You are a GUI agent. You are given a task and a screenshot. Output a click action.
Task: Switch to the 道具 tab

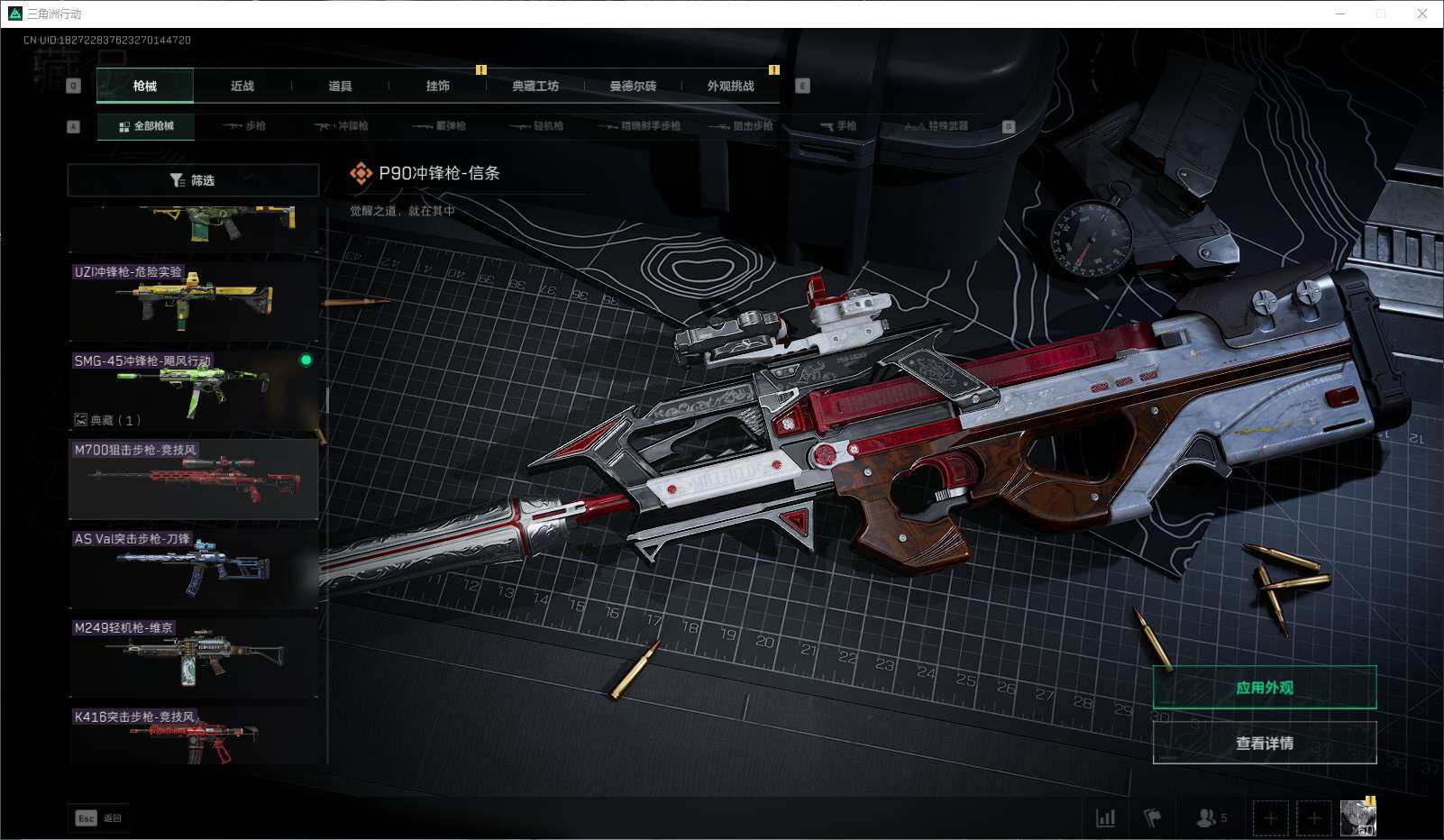pos(340,87)
